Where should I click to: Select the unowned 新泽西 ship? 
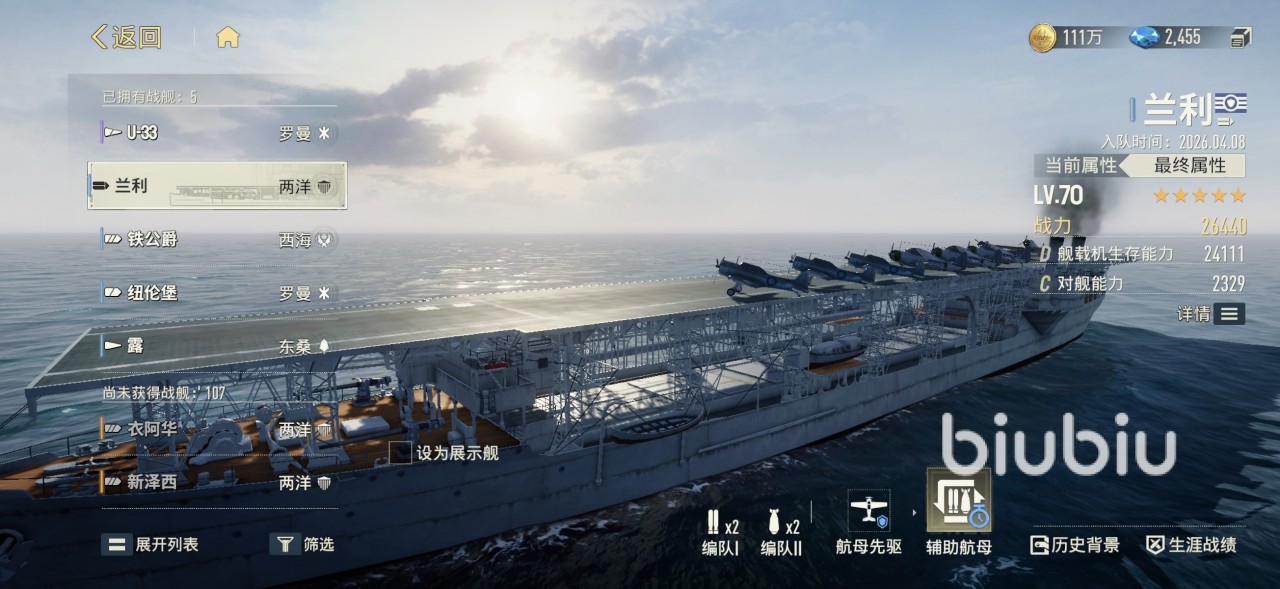pos(217,482)
